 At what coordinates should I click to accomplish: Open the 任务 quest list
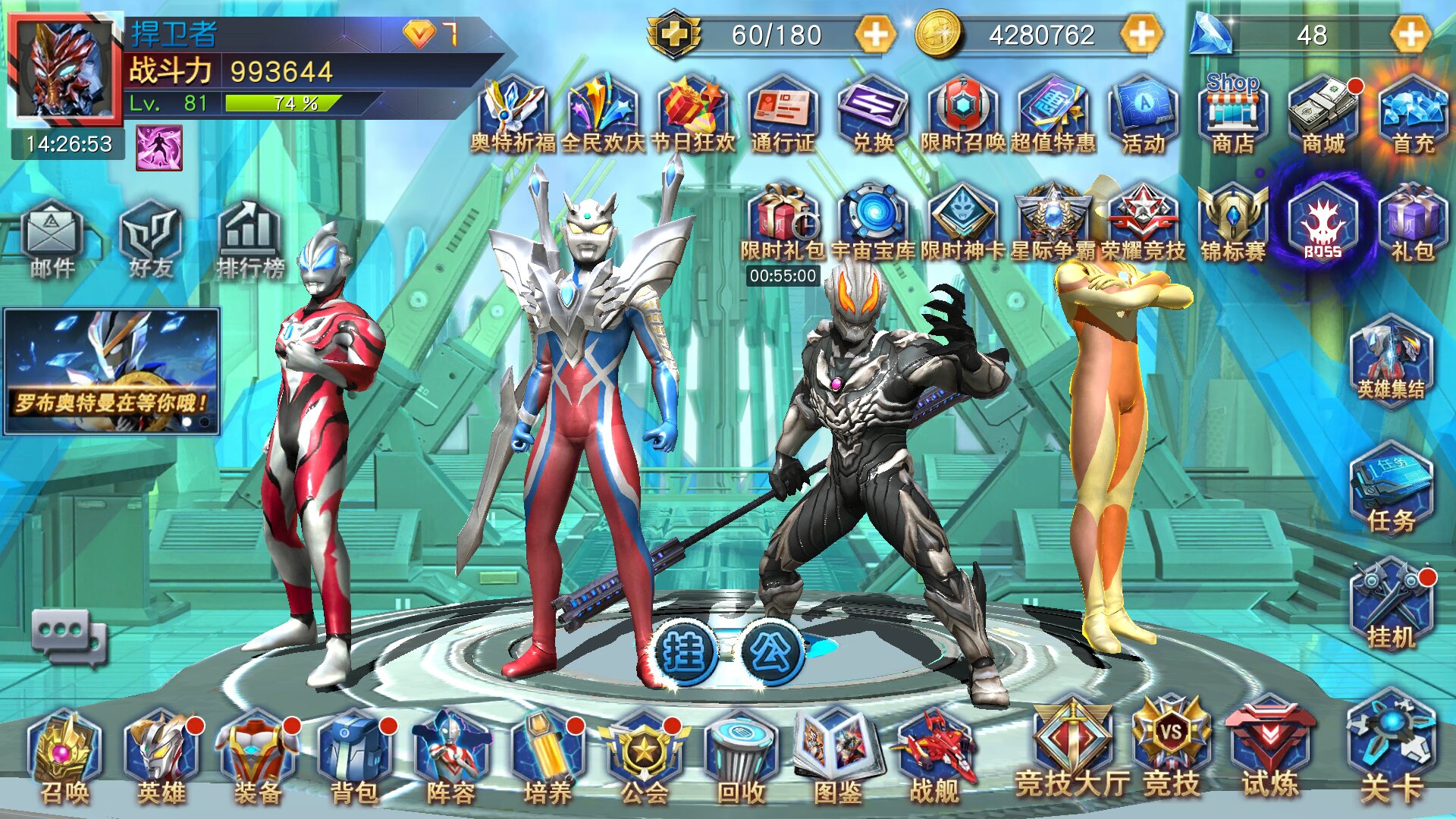coord(1391,489)
